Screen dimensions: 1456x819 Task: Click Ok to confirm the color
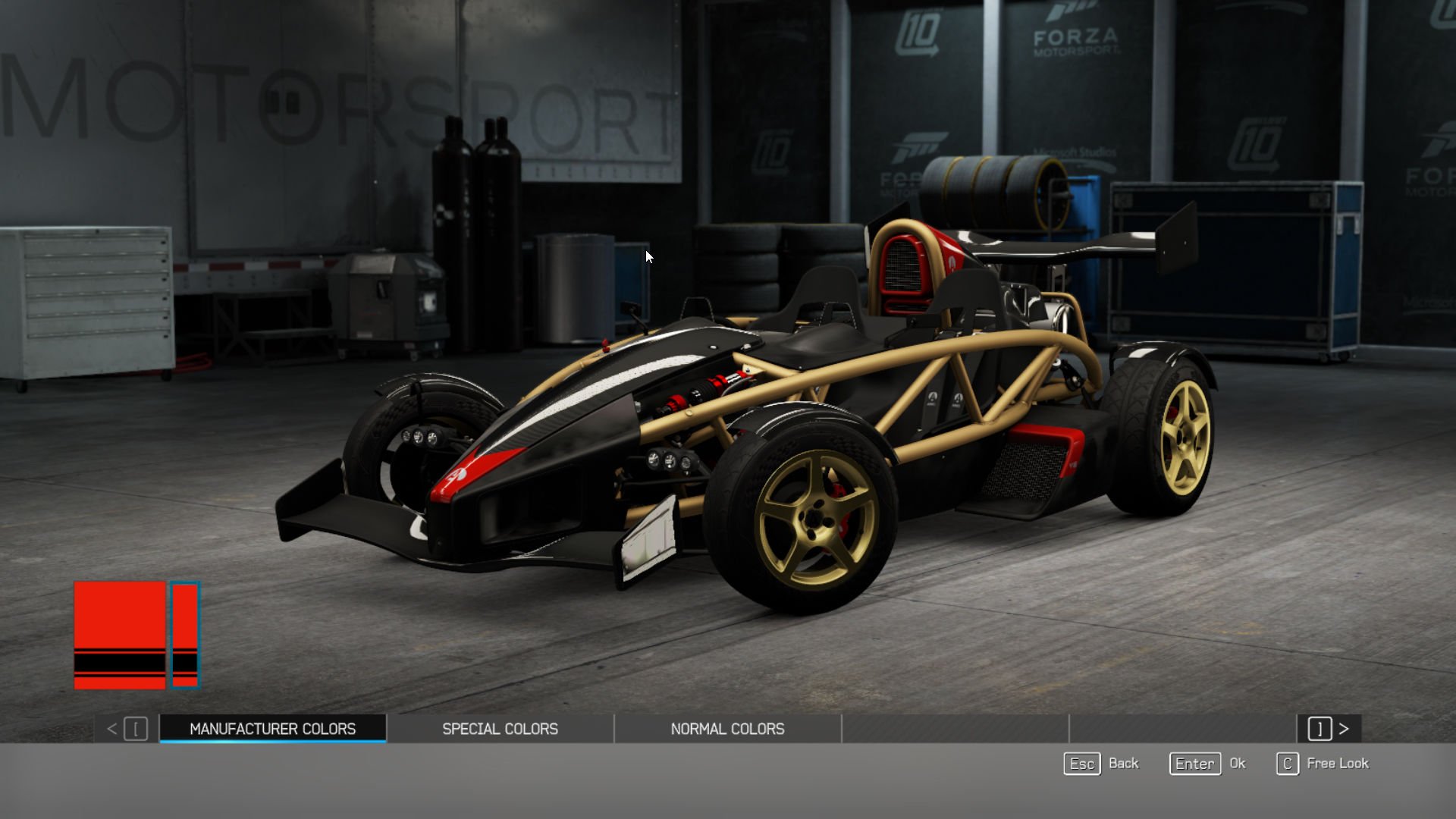pyautogui.click(x=1238, y=764)
